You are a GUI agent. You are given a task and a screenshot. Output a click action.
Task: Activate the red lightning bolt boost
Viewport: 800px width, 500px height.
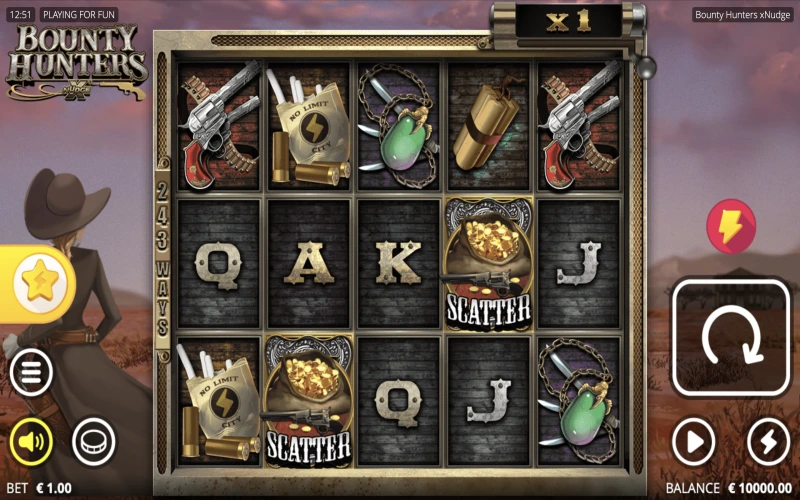coord(731,226)
